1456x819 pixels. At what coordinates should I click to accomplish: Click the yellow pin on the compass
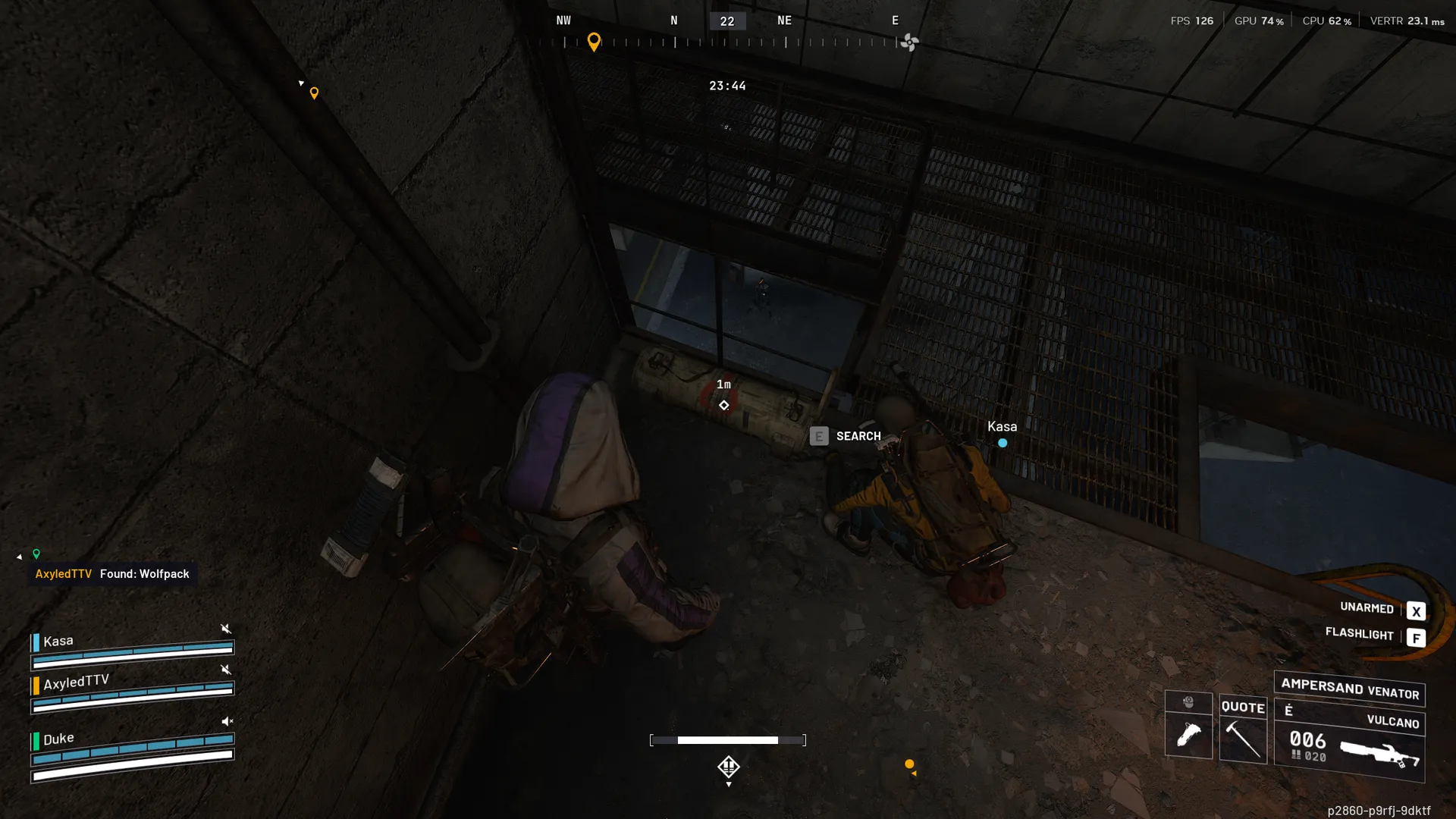(594, 42)
